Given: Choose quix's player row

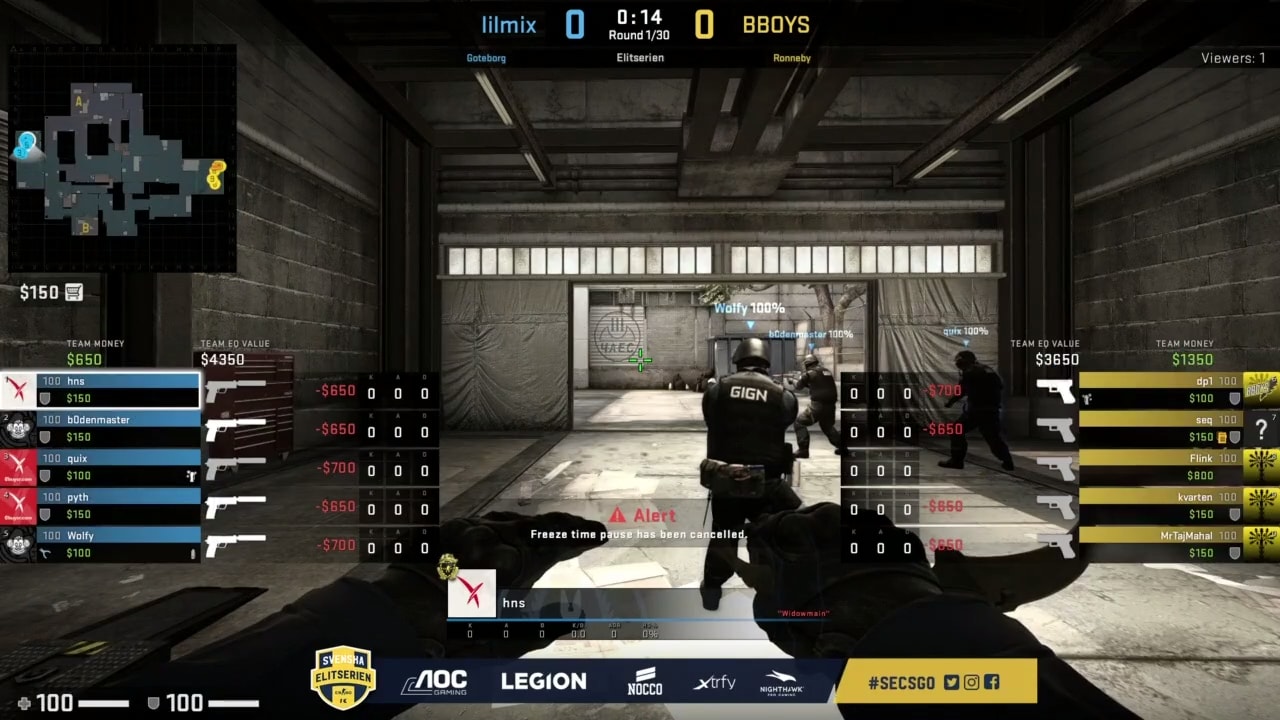Looking at the screenshot, I should point(118,467).
